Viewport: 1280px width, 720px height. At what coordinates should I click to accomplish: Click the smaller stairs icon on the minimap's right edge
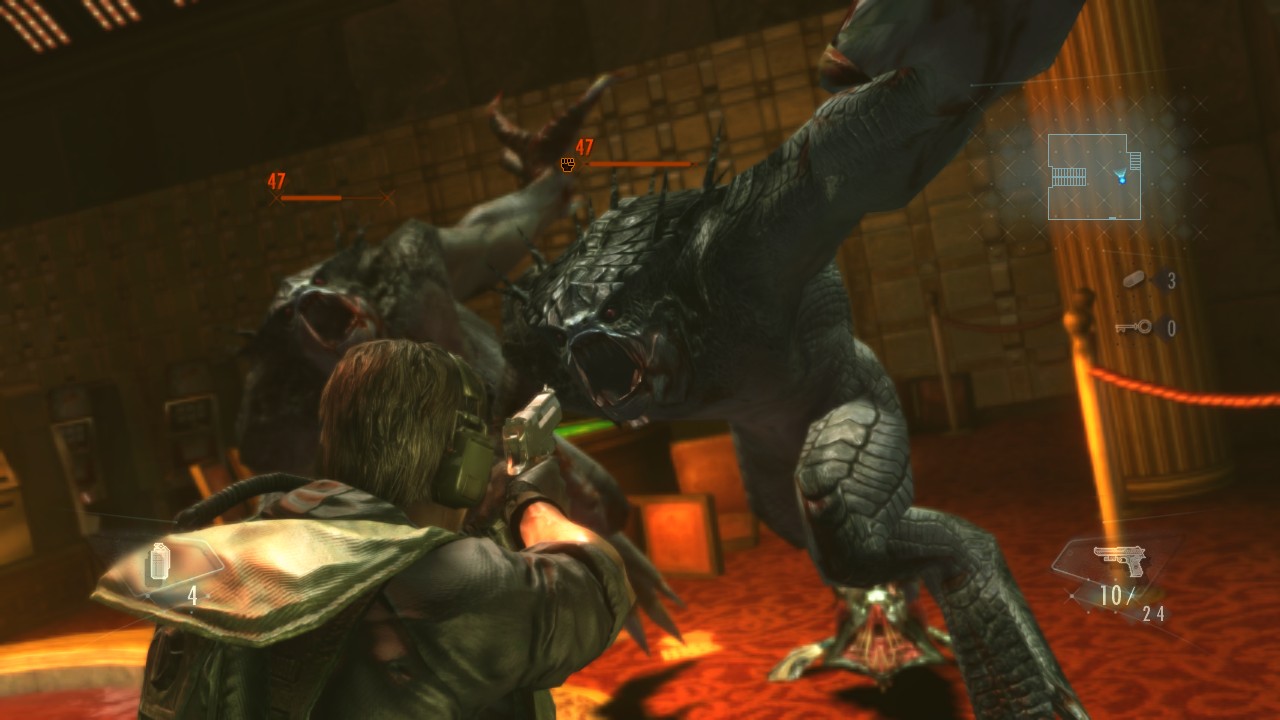[1135, 160]
